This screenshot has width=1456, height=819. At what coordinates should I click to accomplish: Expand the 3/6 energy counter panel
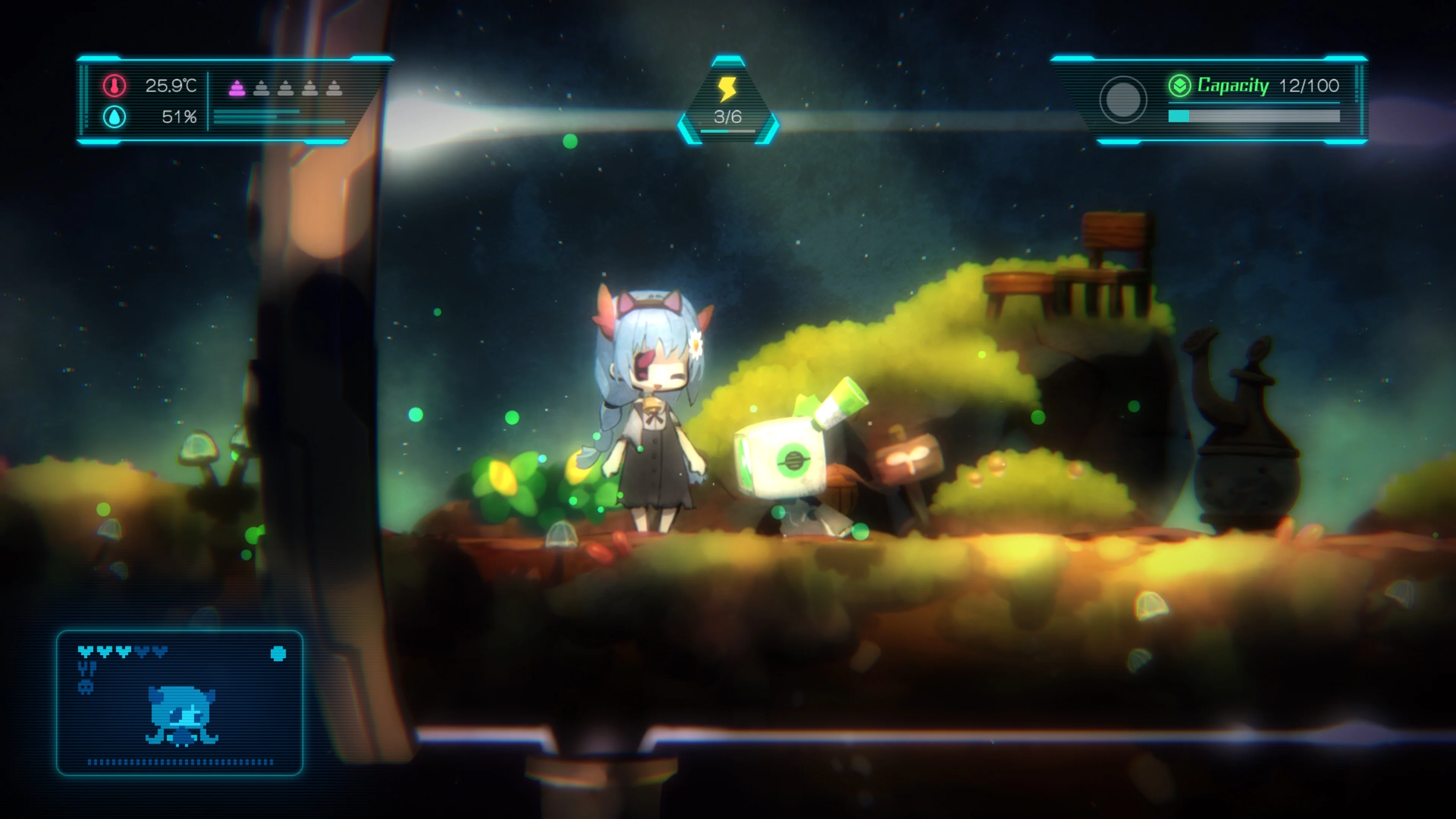coord(728,102)
